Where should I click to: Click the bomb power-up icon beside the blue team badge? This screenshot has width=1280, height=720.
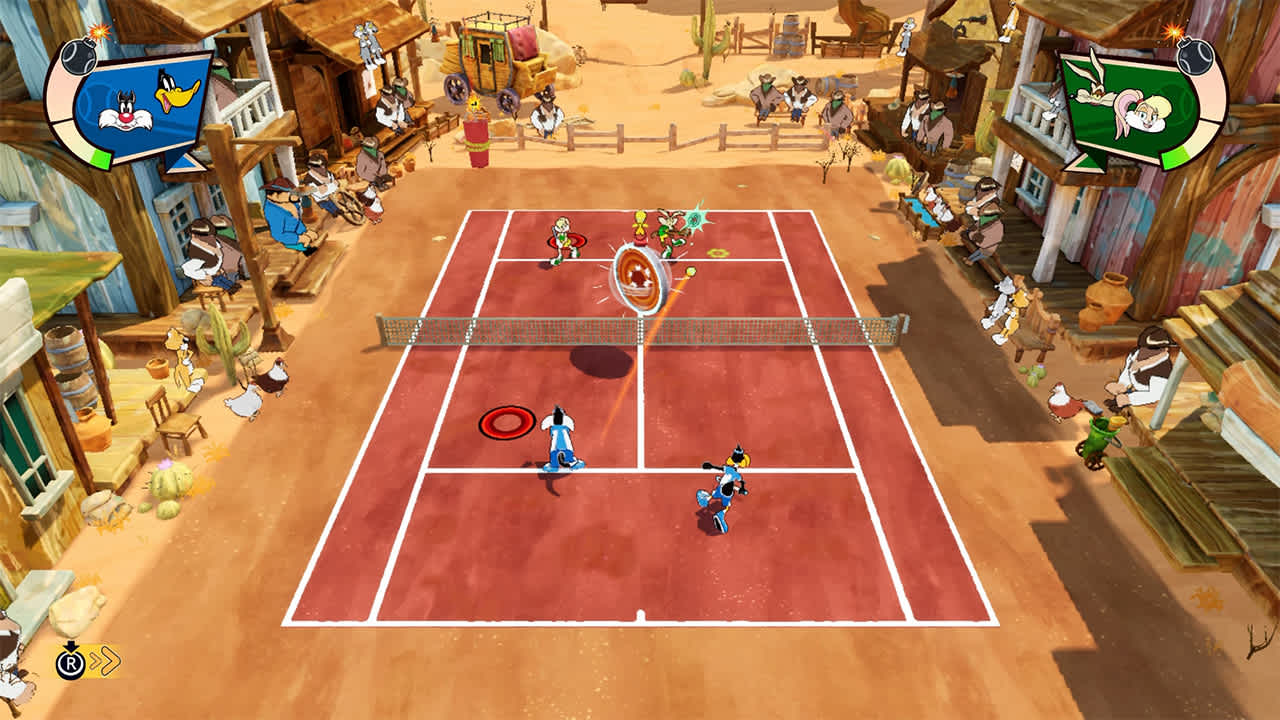78,58
